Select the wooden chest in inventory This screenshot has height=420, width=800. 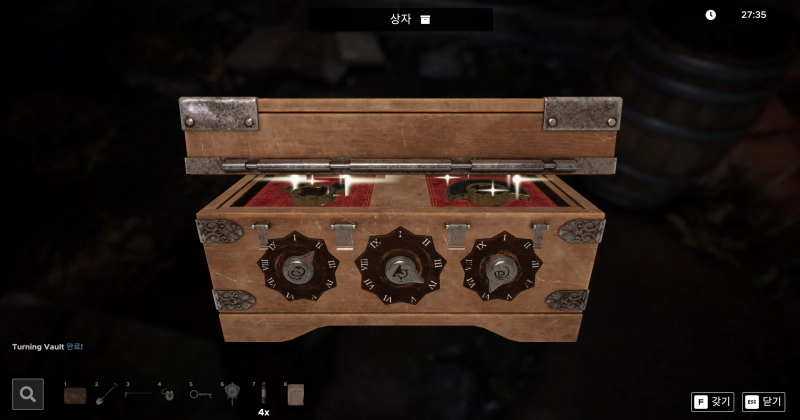[x=75, y=395]
